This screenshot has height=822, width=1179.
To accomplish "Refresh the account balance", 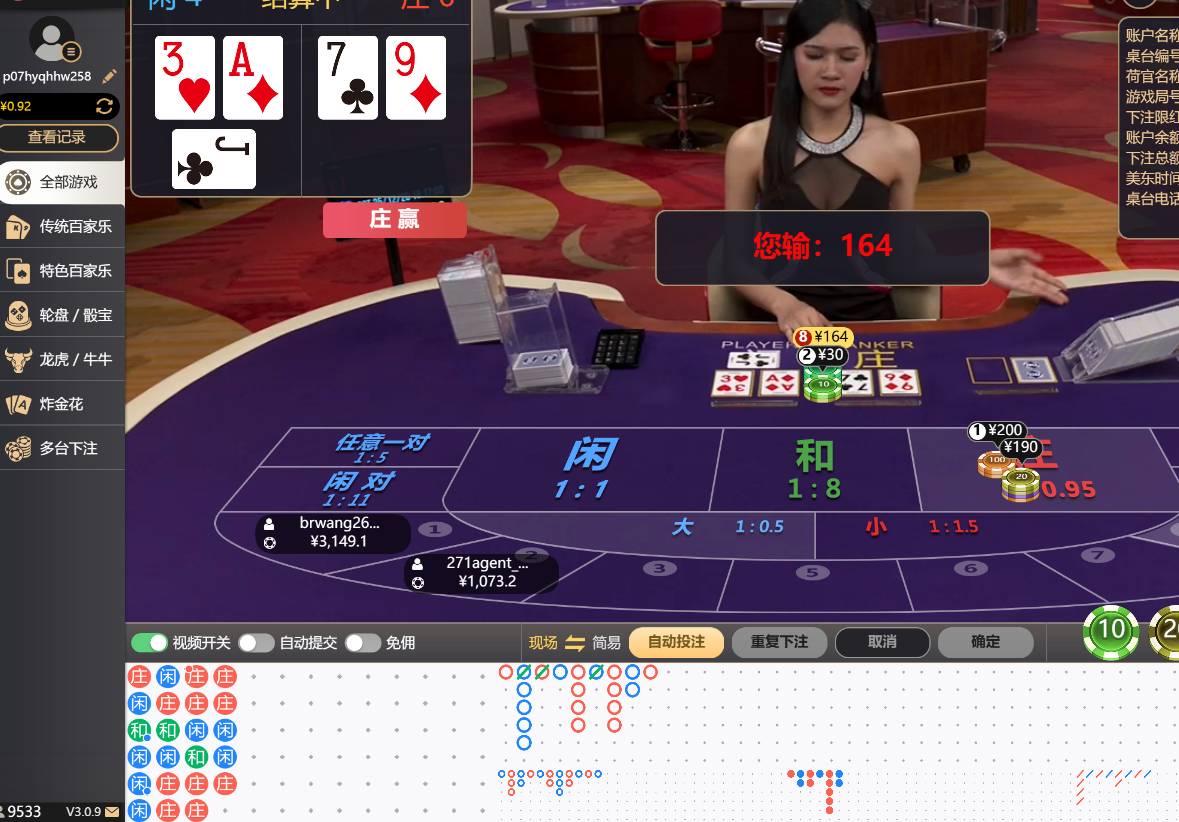I will 104,106.
